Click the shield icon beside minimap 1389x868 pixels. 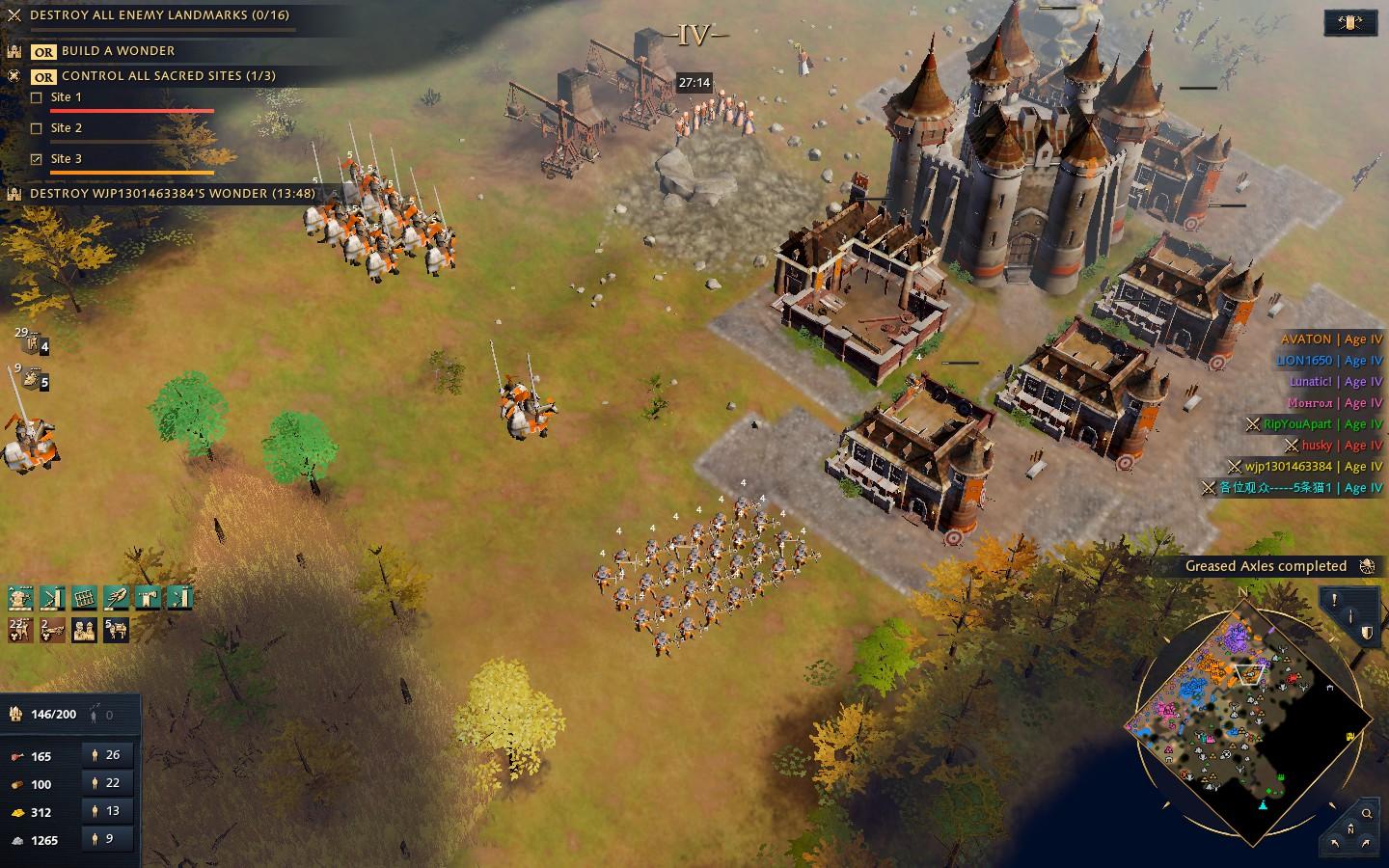coord(1367,633)
